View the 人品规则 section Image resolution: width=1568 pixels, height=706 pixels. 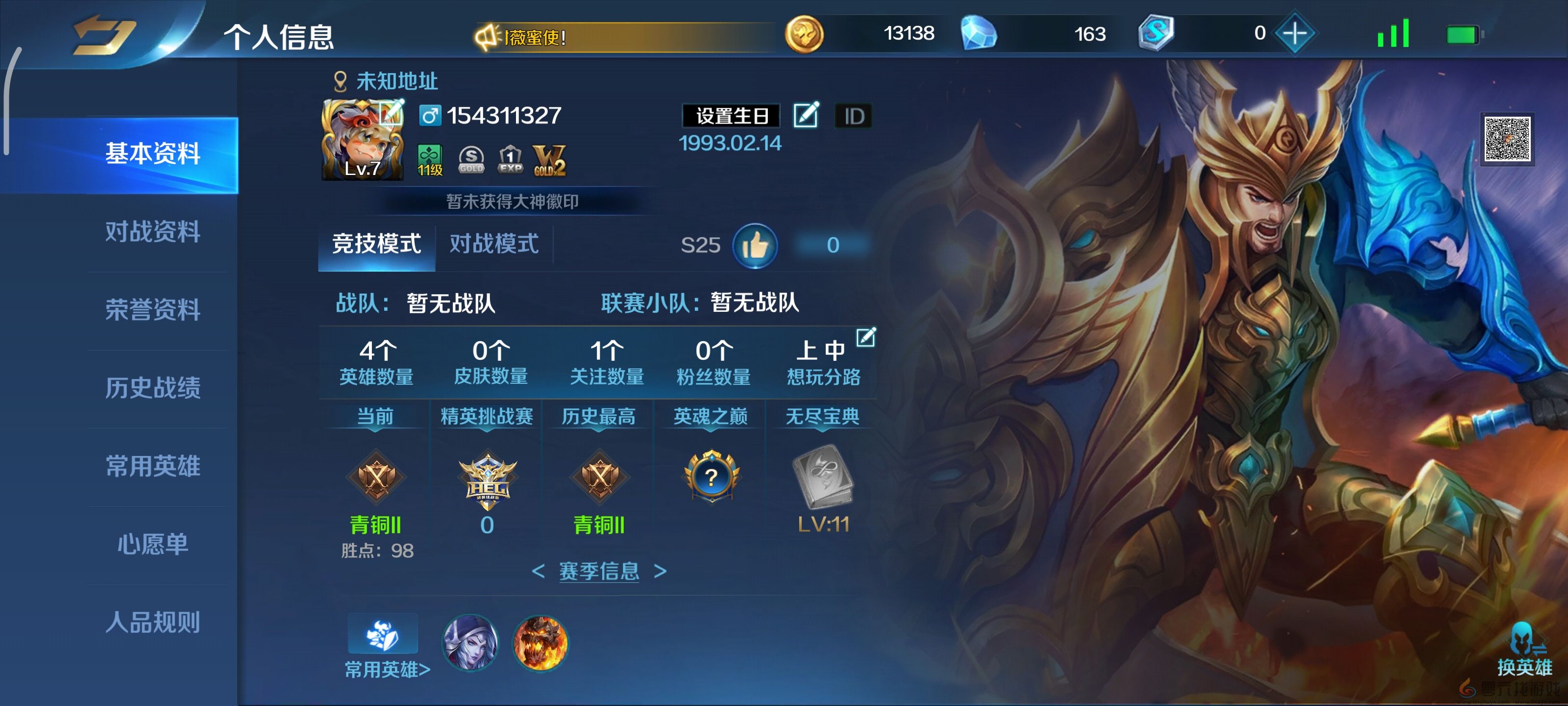(153, 622)
